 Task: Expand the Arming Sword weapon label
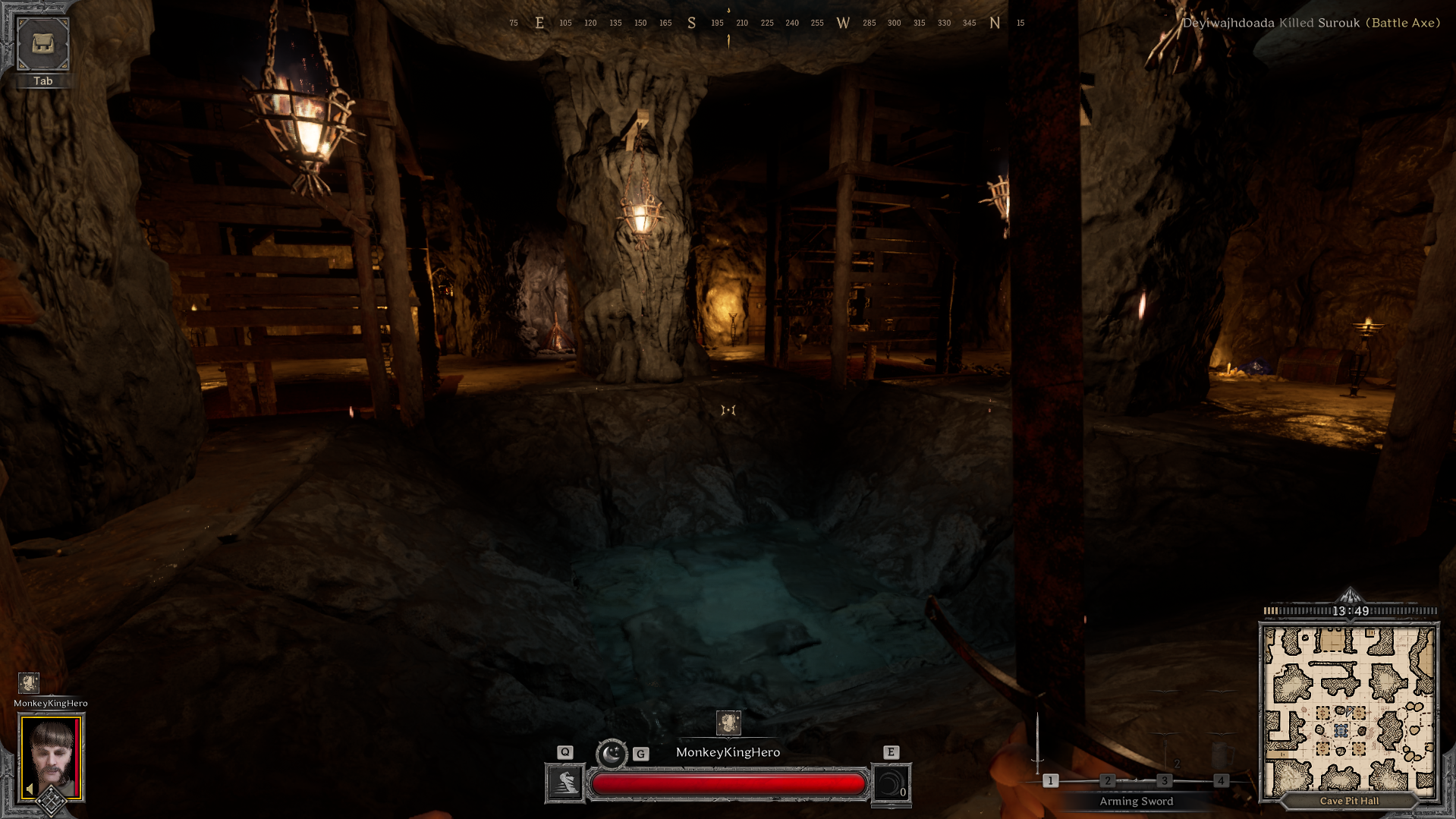(1136, 801)
